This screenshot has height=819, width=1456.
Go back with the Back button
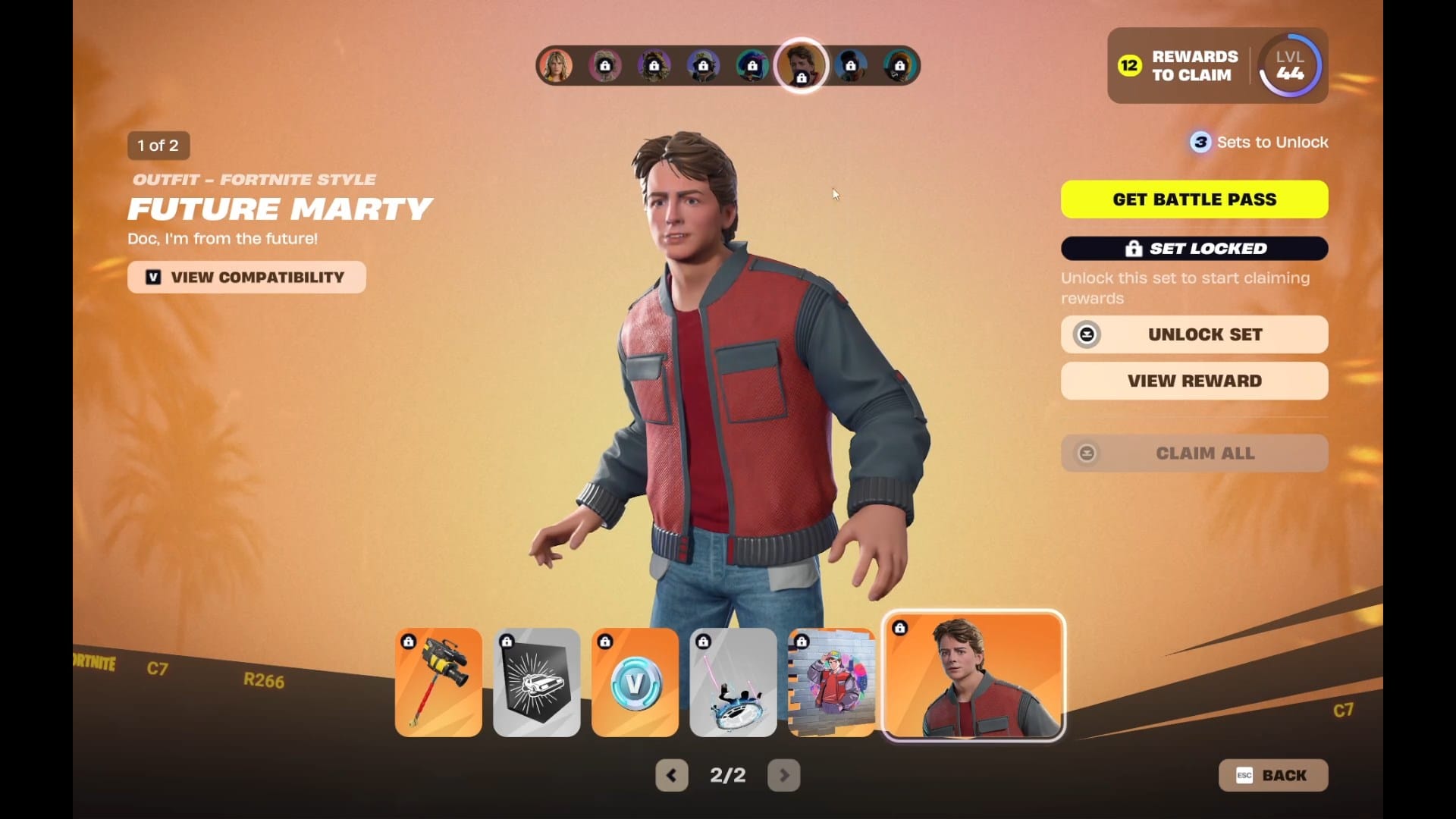click(1272, 775)
